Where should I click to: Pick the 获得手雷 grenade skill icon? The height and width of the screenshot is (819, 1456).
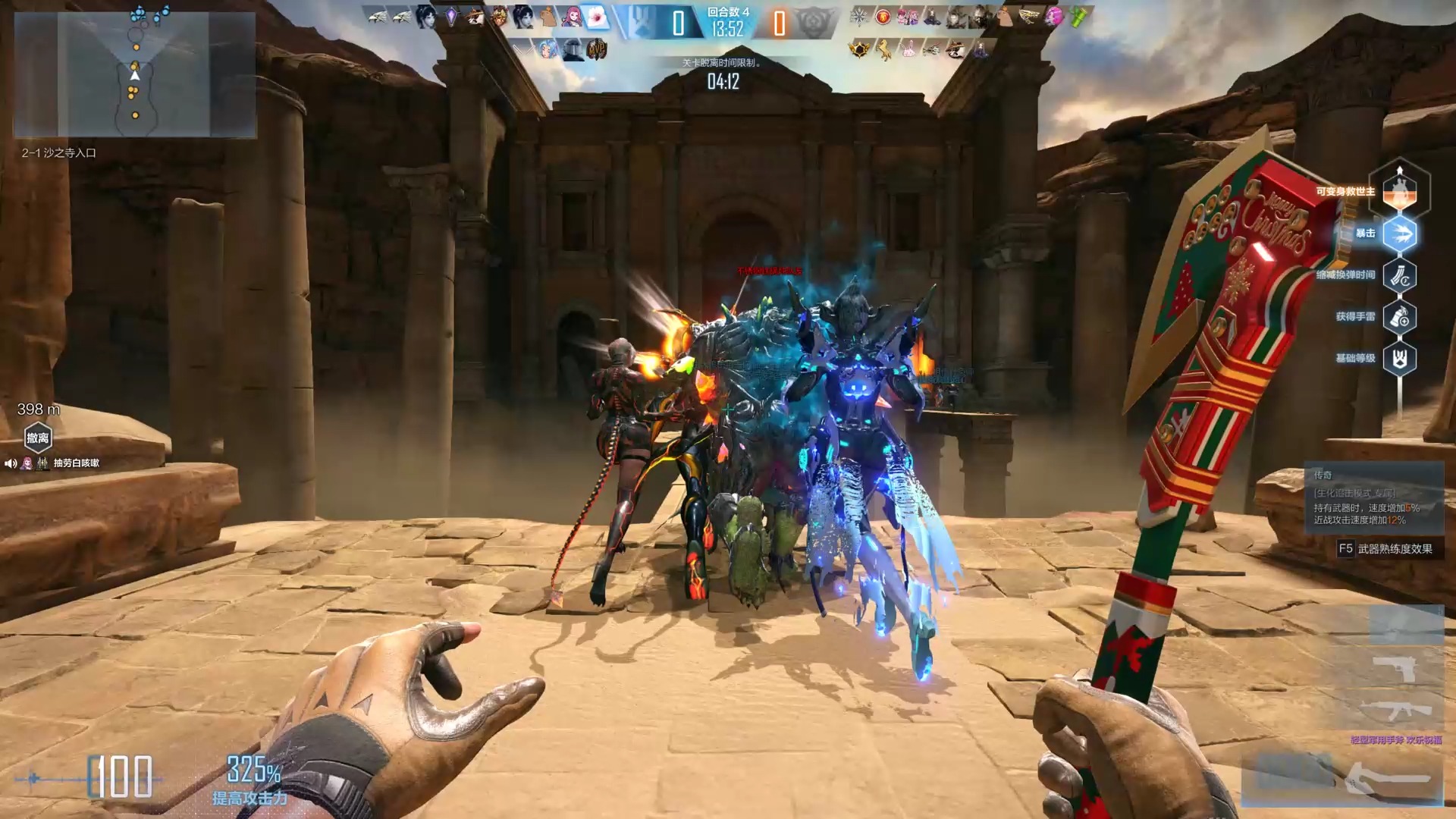(1400, 317)
